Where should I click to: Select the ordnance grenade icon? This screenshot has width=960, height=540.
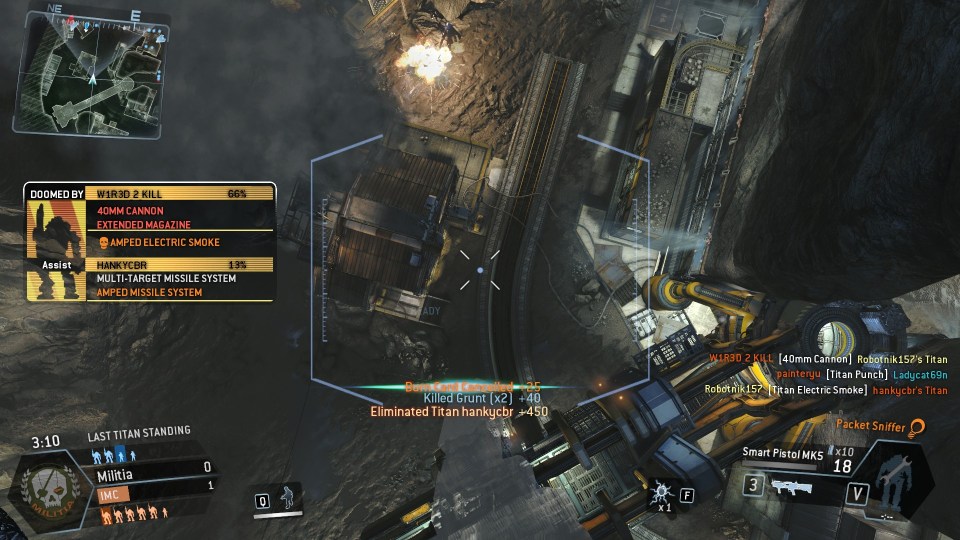661,492
